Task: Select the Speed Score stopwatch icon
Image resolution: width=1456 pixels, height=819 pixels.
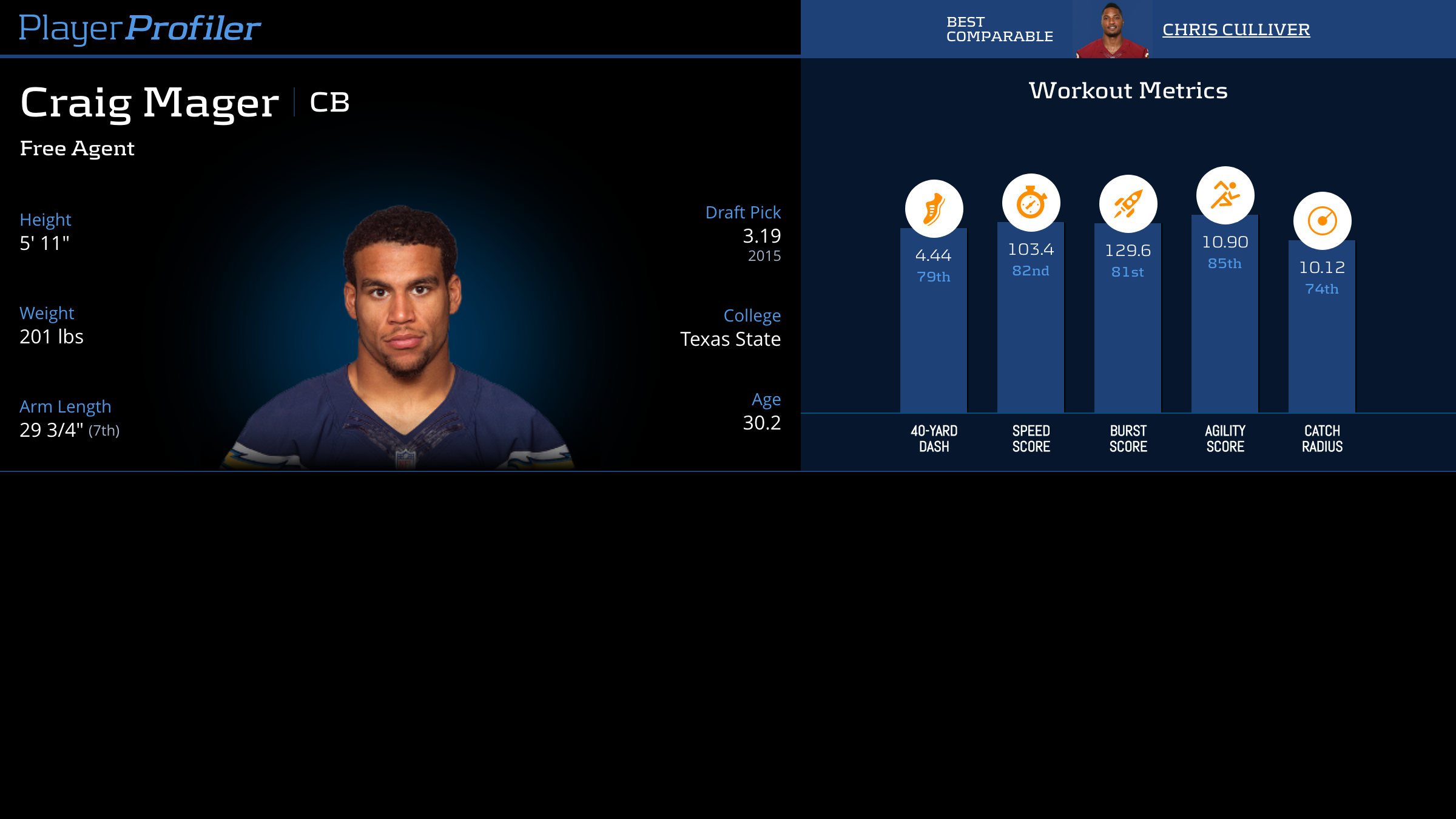Action: click(x=1031, y=203)
